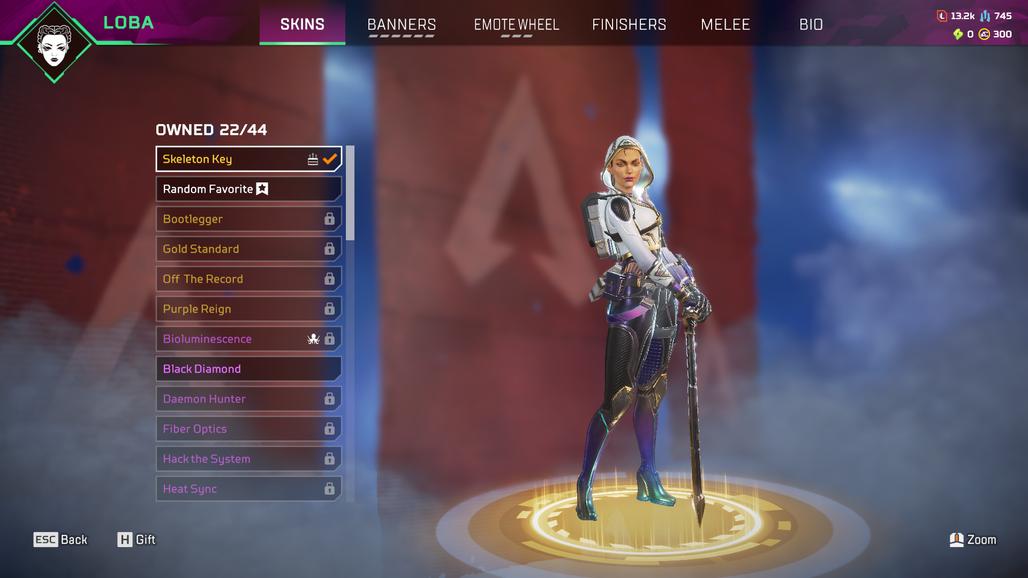Show the Finishers tab
Viewport: 1028px width, 578px height.
click(x=629, y=24)
